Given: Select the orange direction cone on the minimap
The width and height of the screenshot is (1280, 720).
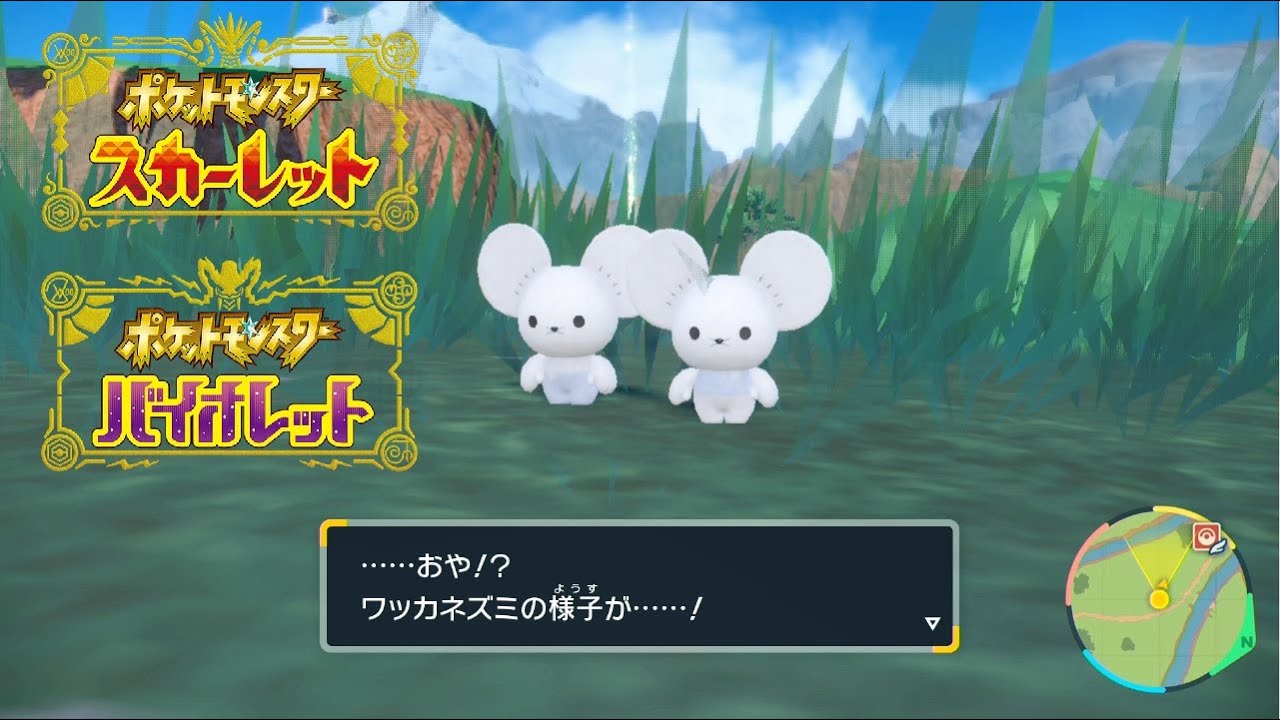Looking at the screenshot, I should coord(1162,583).
